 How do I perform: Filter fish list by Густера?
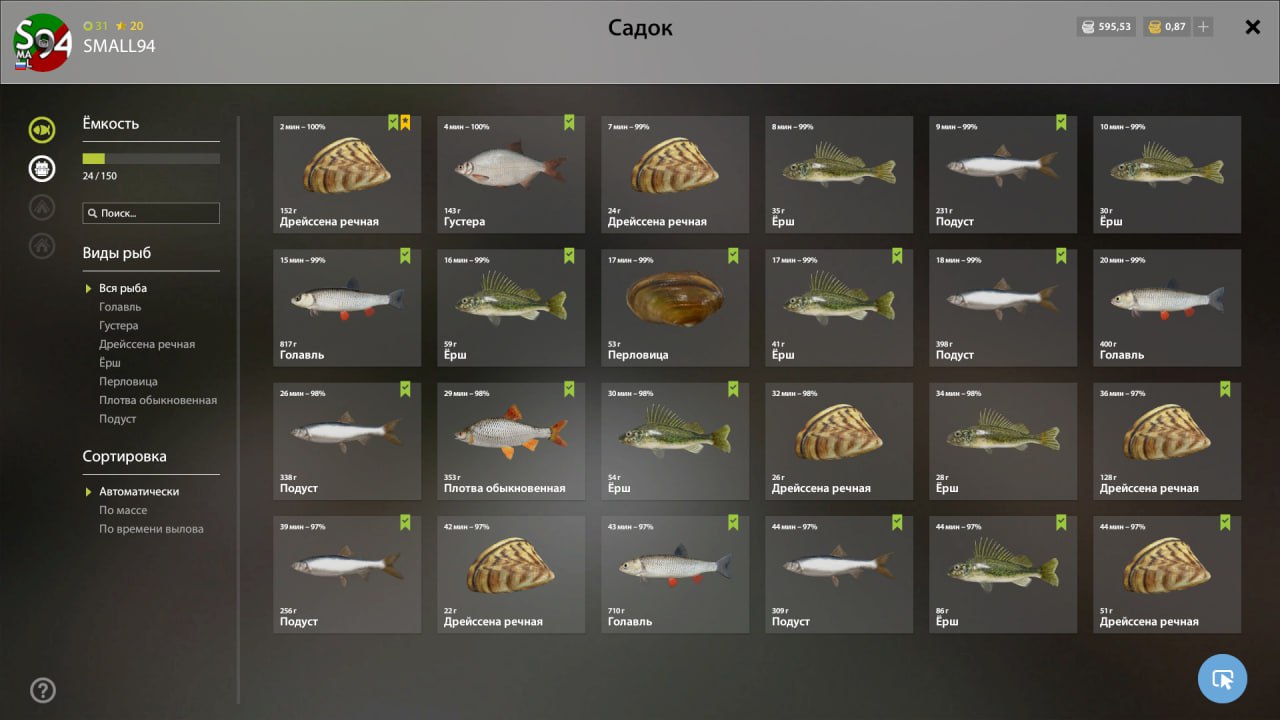click(x=119, y=326)
